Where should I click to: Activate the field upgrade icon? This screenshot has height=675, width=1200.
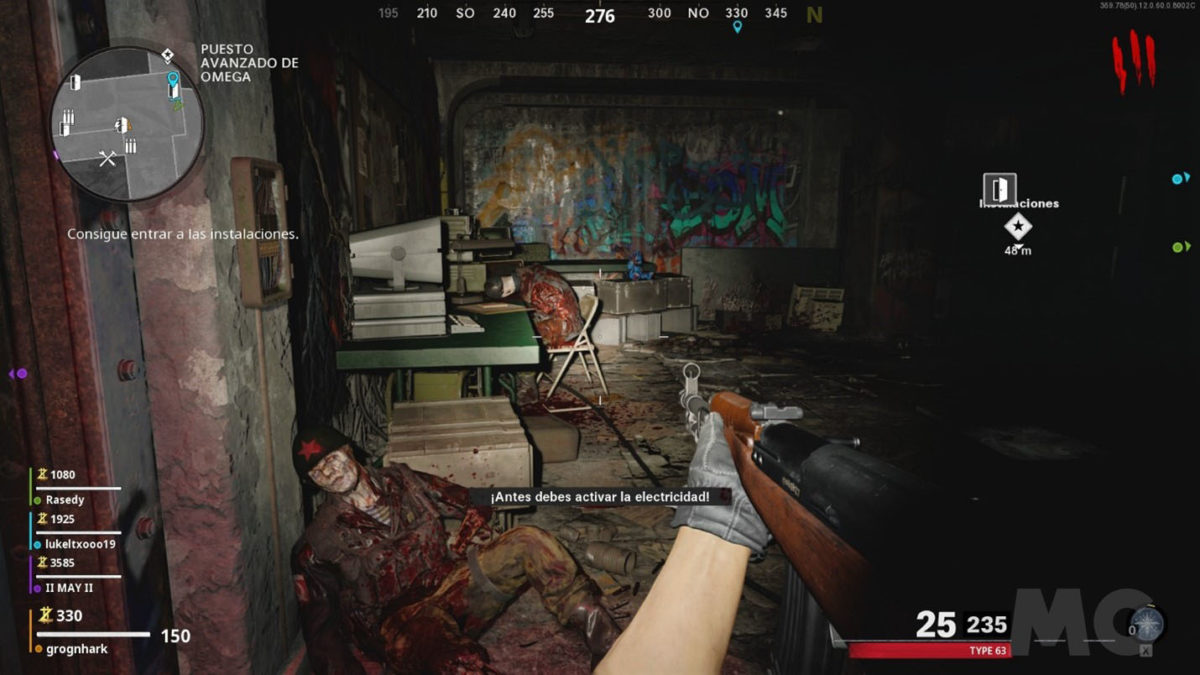pyautogui.click(x=1145, y=626)
